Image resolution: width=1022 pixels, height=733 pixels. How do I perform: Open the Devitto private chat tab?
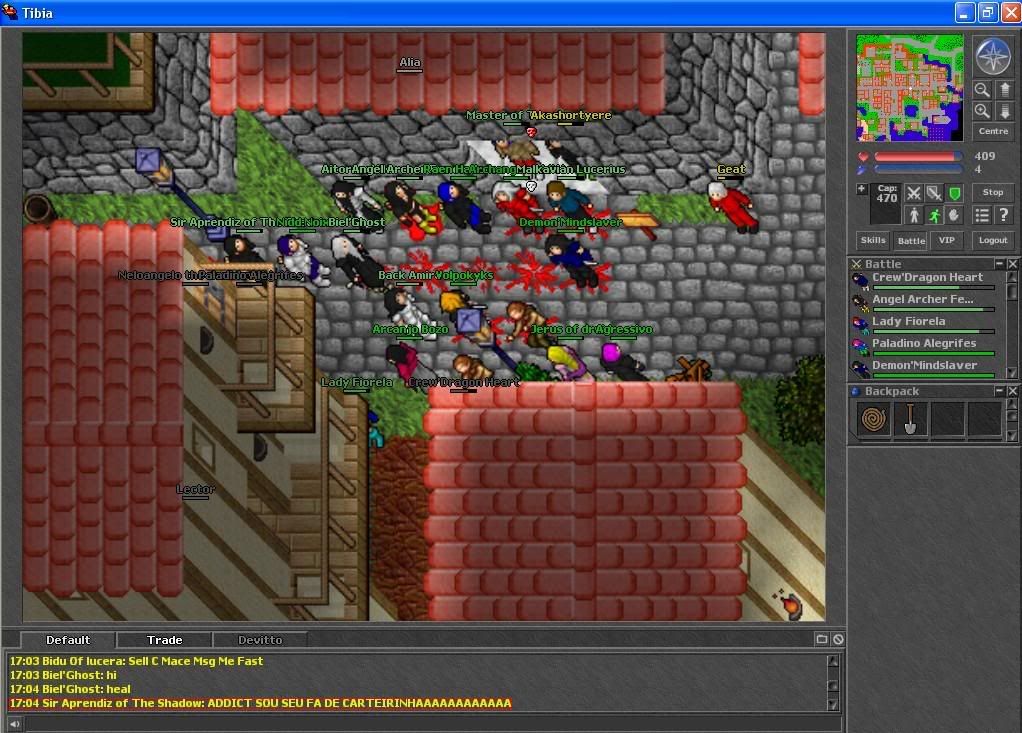pyautogui.click(x=260, y=640)
